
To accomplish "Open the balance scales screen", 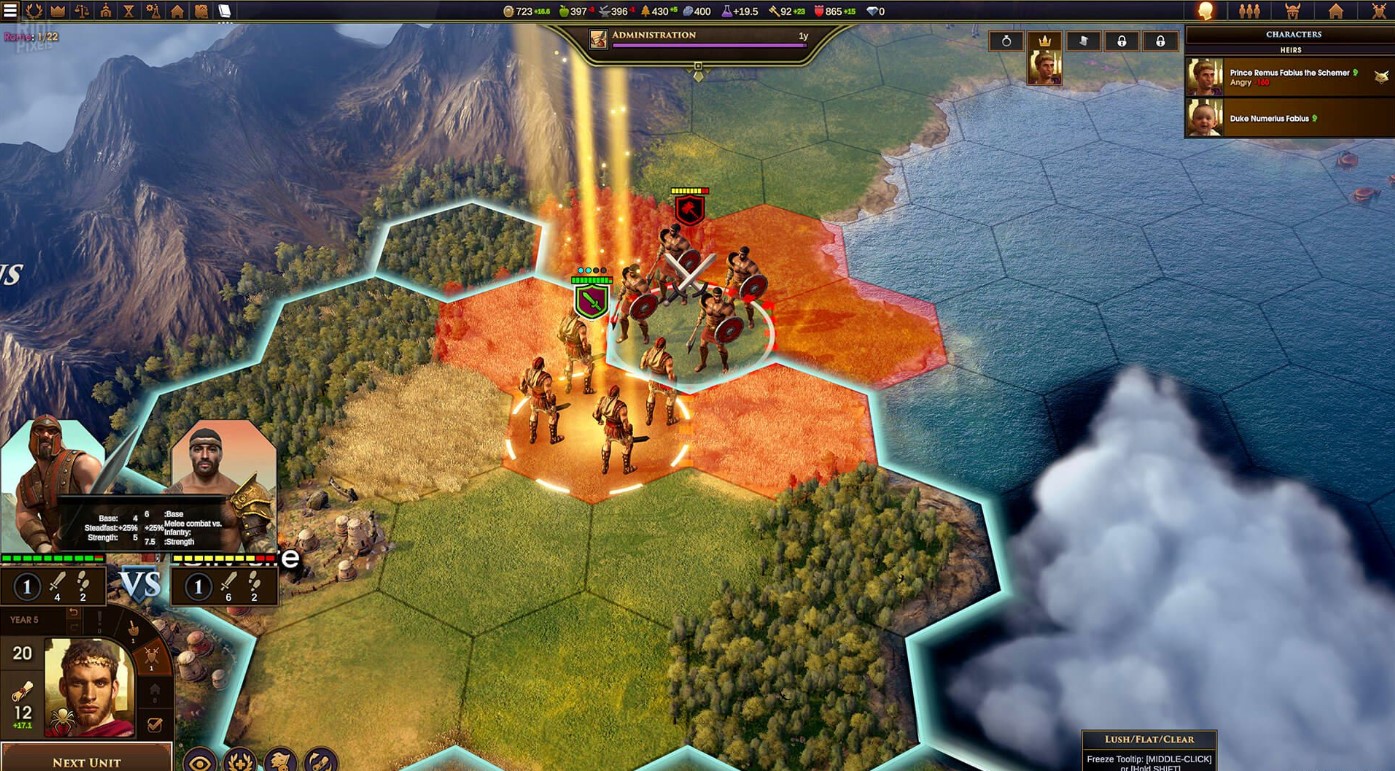I will (x=81, y=11).
